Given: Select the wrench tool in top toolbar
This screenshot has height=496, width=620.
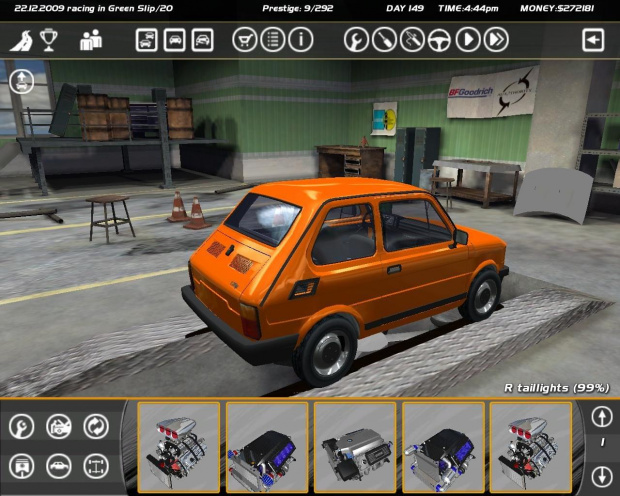Looking at the screenshot, I should tap(355, 40).
